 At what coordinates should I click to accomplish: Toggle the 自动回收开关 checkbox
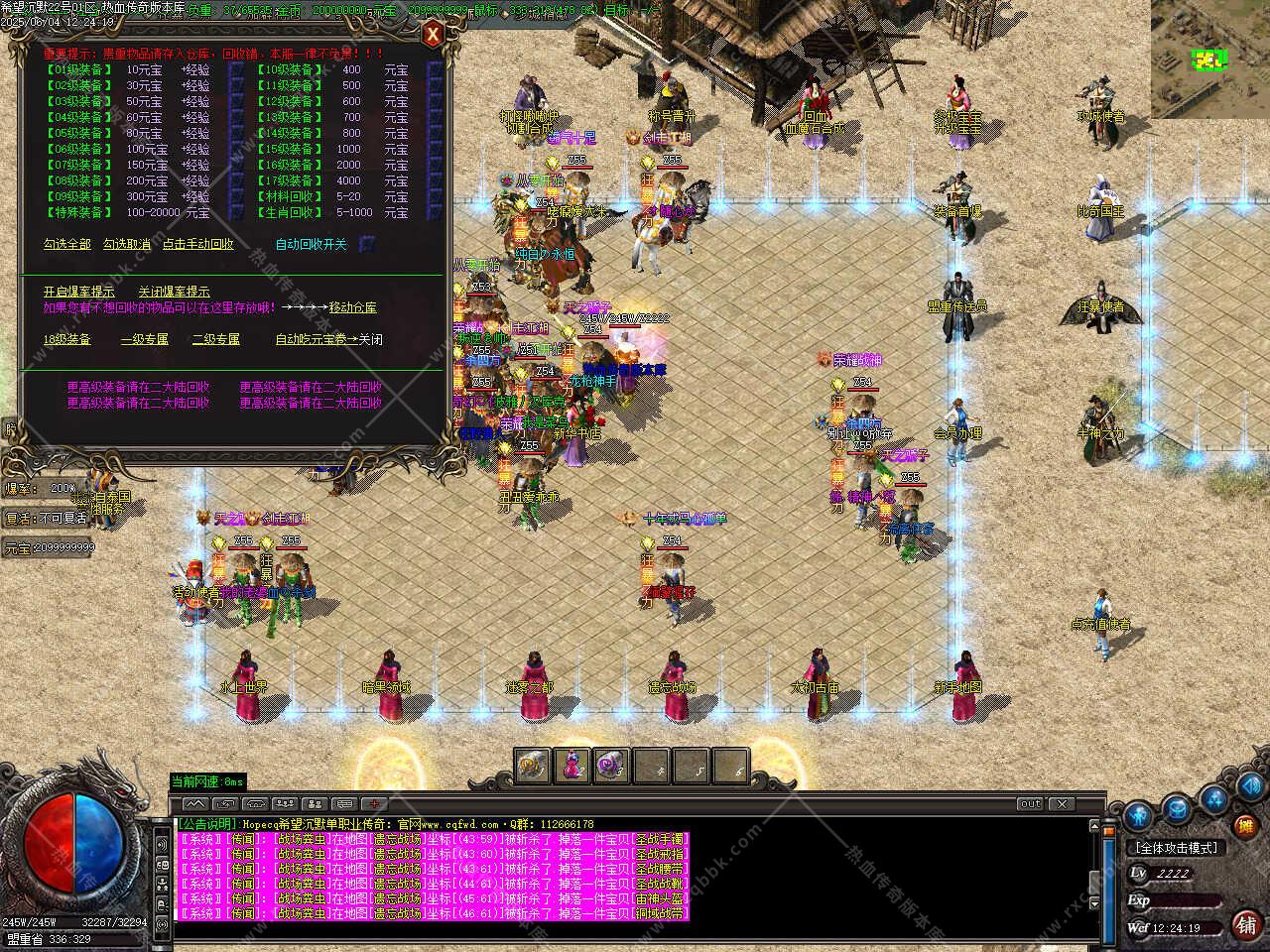click(x=367, y=244)
